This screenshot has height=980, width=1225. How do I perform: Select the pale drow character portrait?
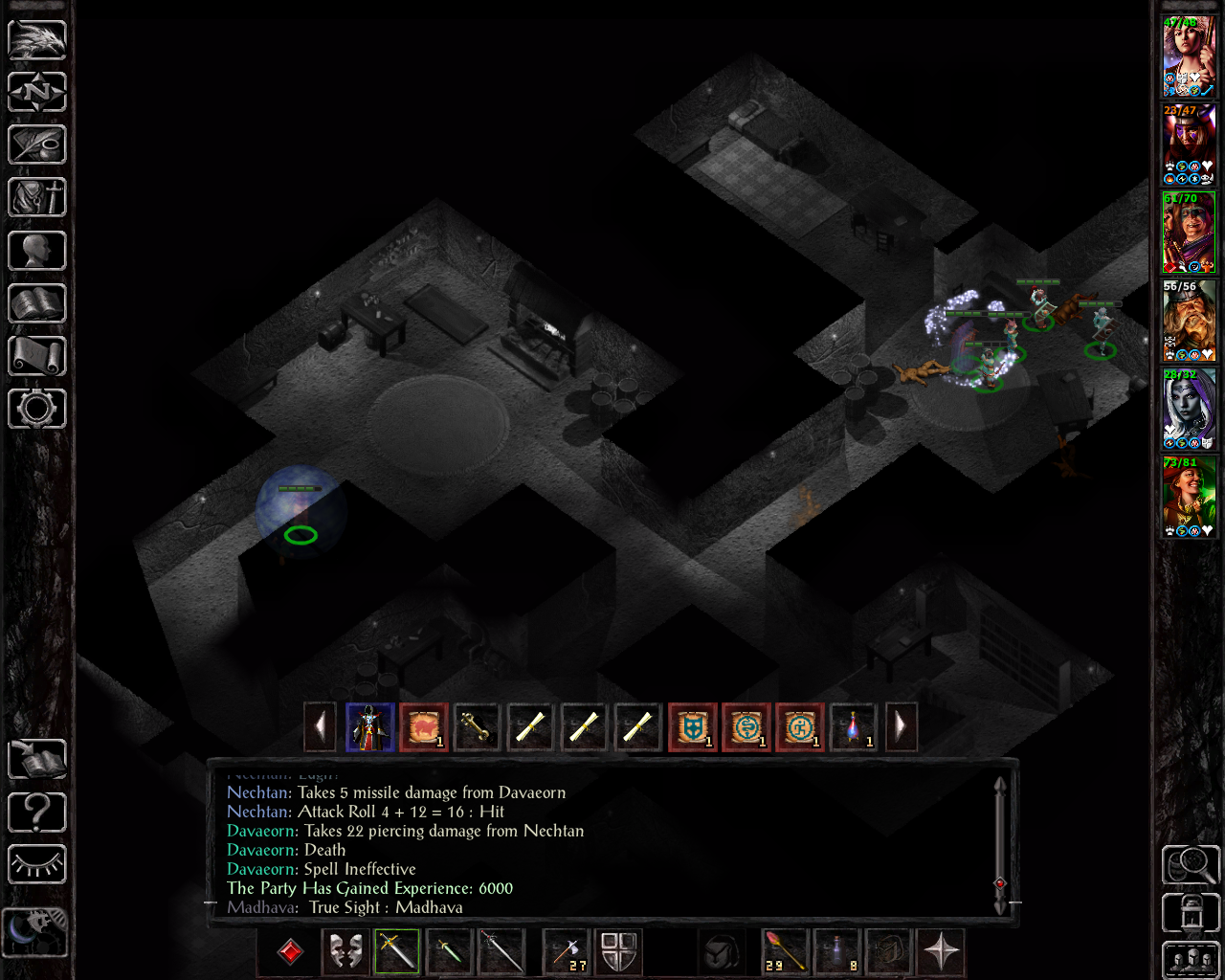(x=1189, y=409)
